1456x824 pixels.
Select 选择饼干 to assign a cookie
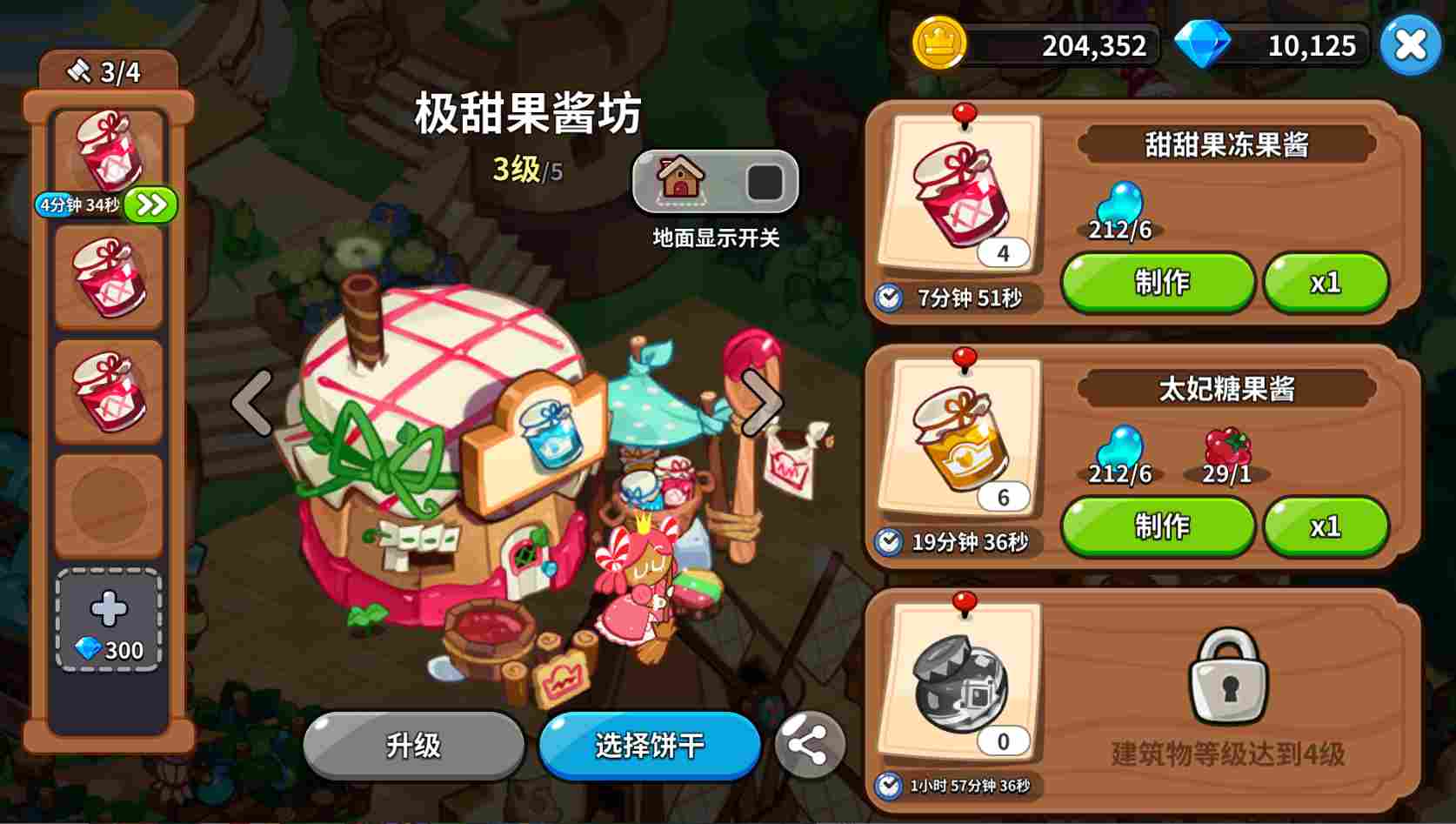649,747
